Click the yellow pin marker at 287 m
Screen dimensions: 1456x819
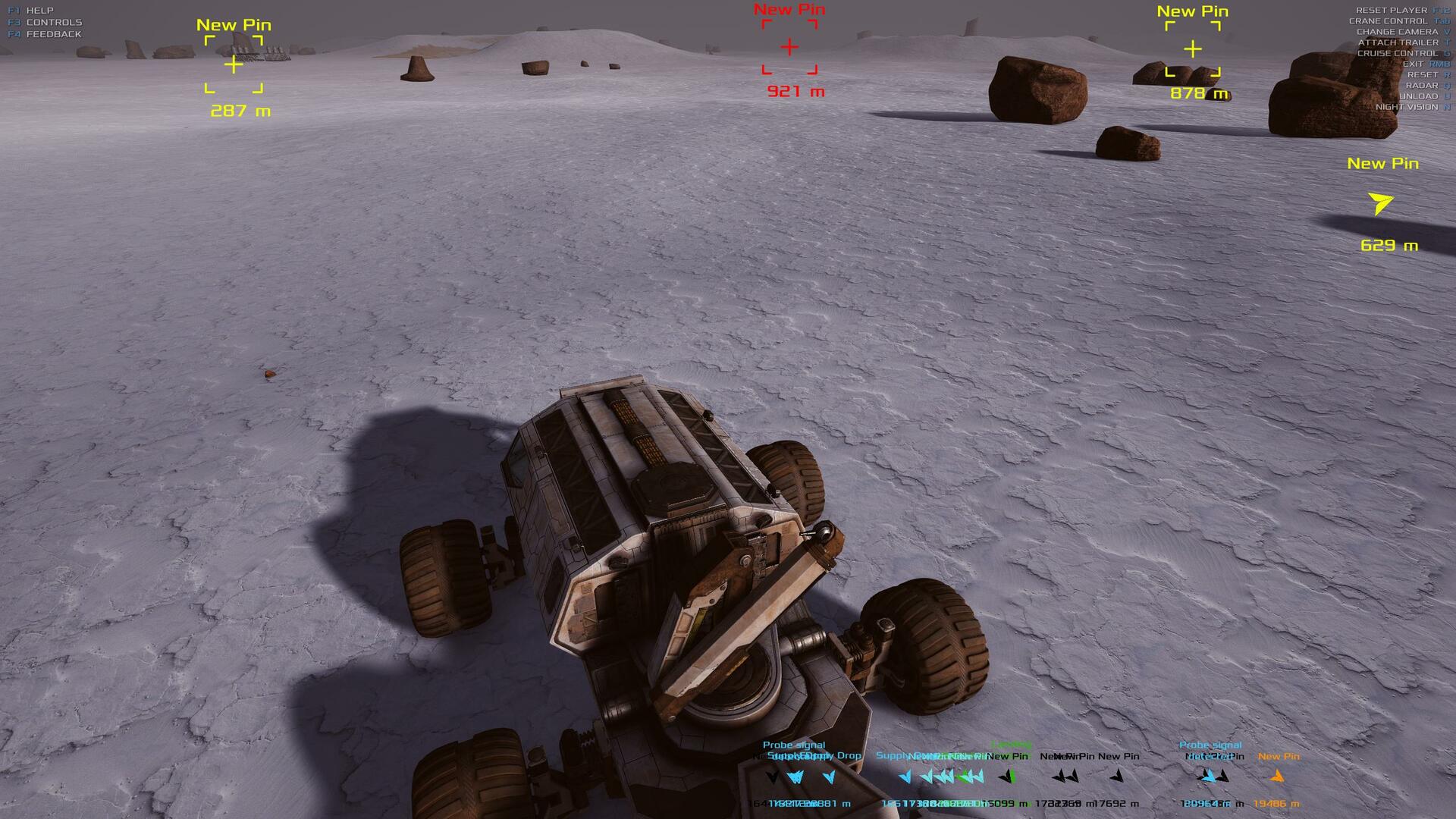coord(234,65)
